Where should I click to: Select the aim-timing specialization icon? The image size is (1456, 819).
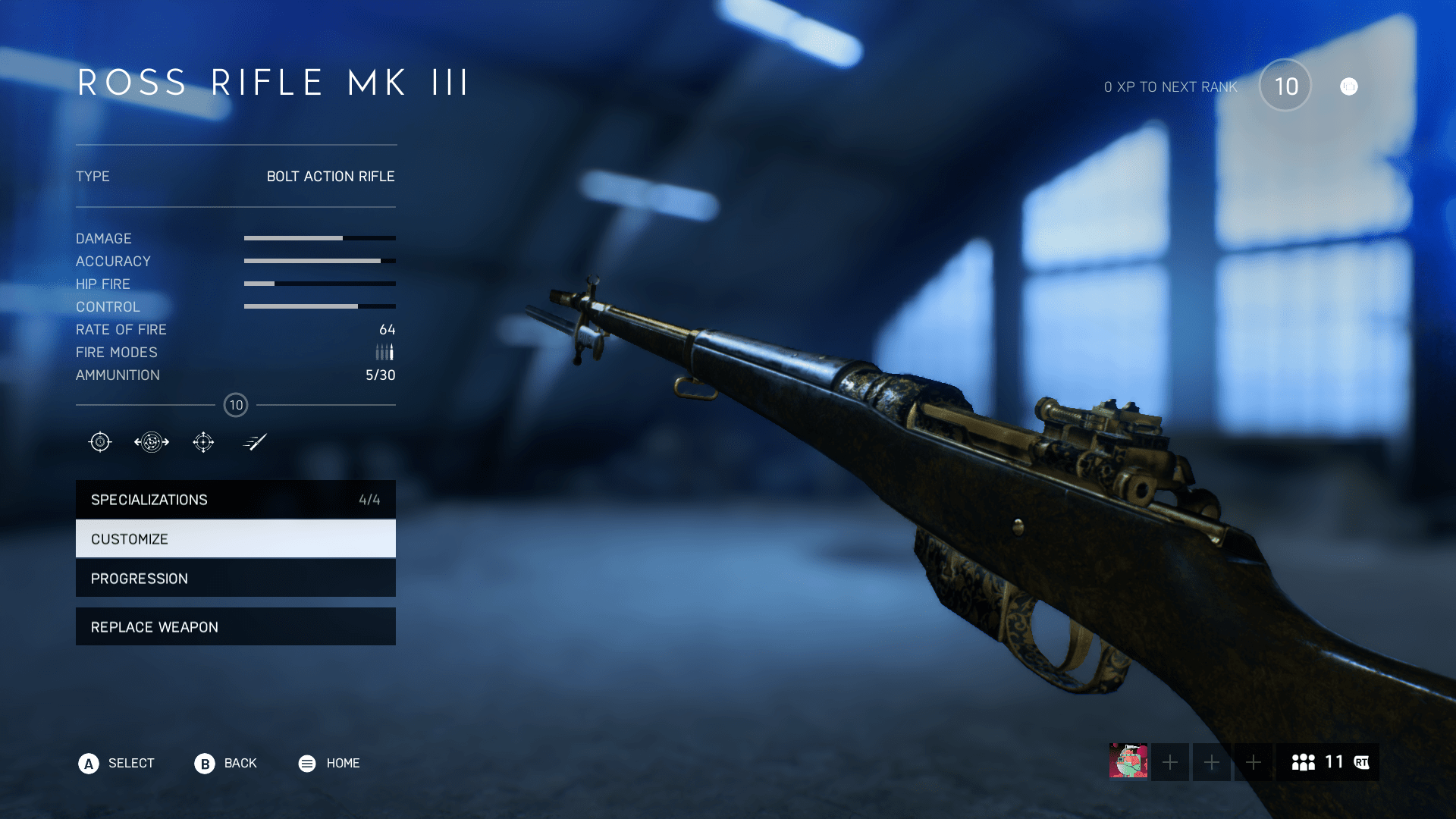tap(99, 441)
